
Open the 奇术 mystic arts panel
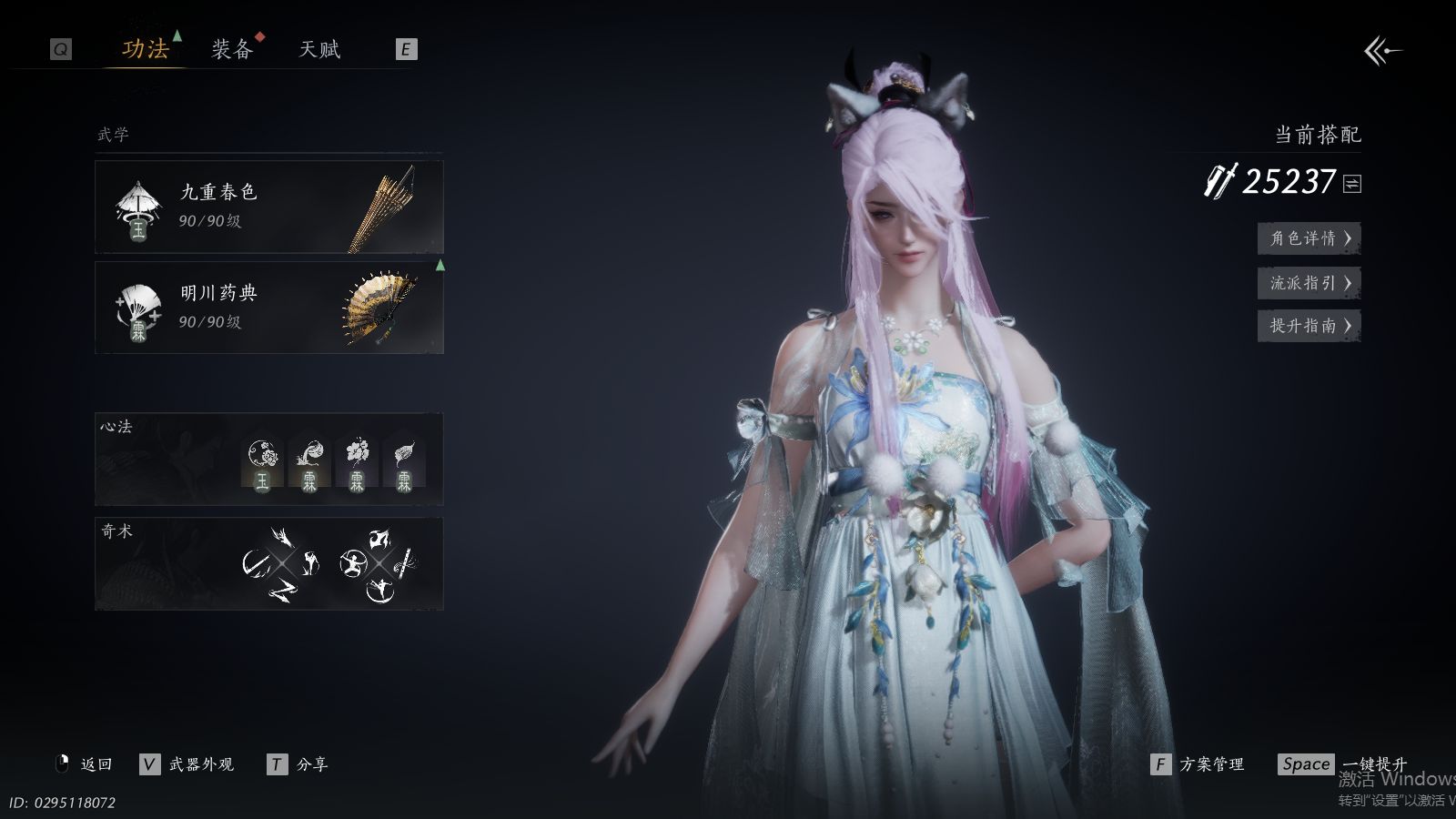268,563
